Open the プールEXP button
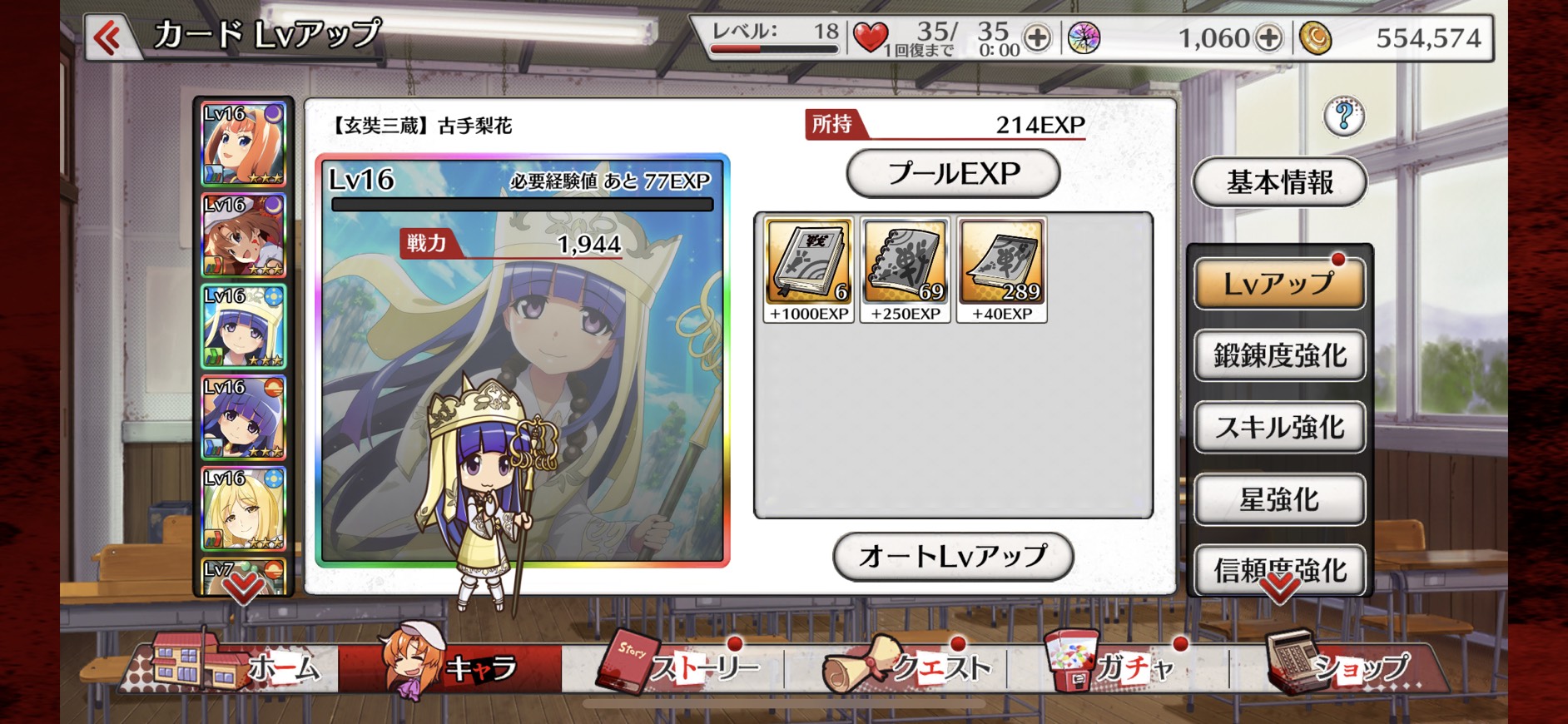This screenshot has width=1568, height=724. pyautogui.click(x=953, y=174)
